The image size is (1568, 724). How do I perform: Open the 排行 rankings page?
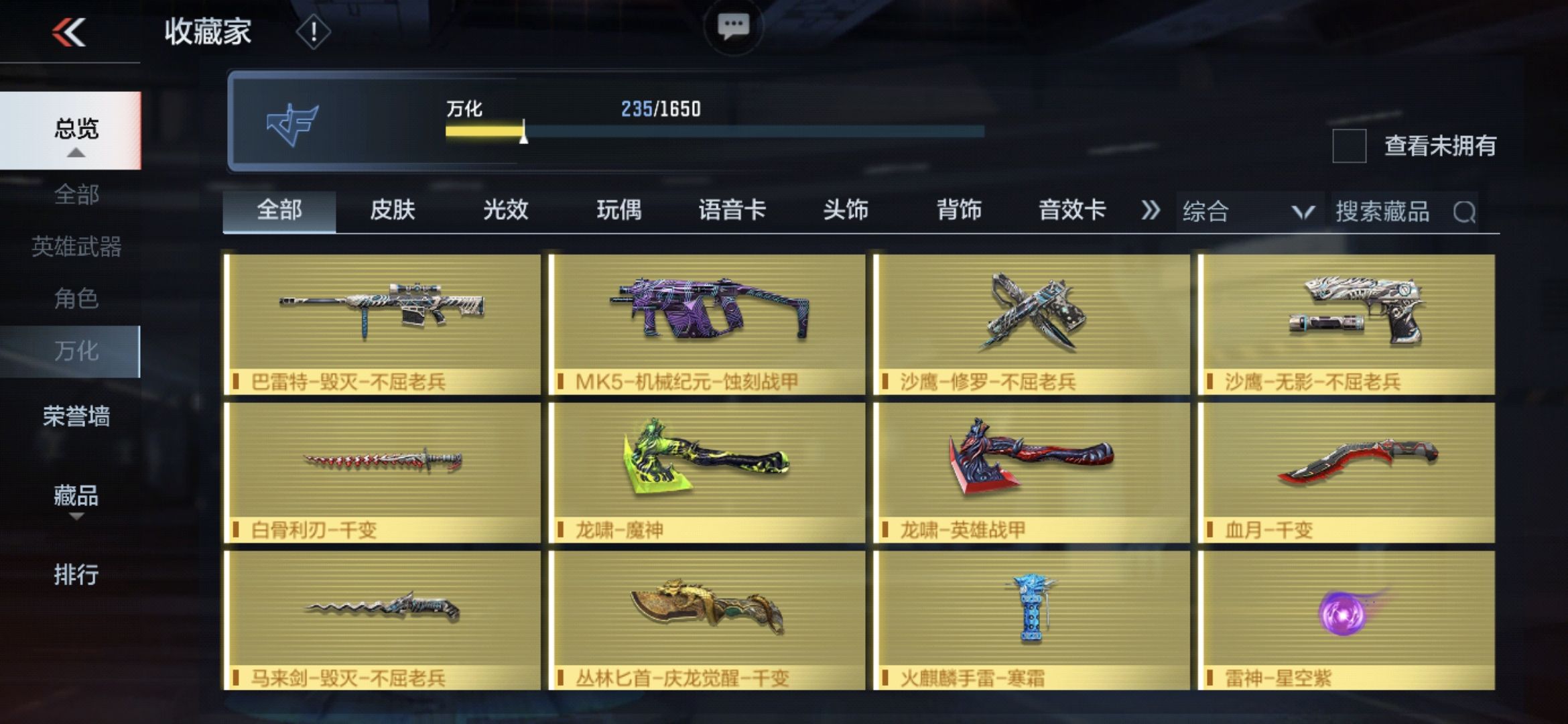(x=76, y=573)
